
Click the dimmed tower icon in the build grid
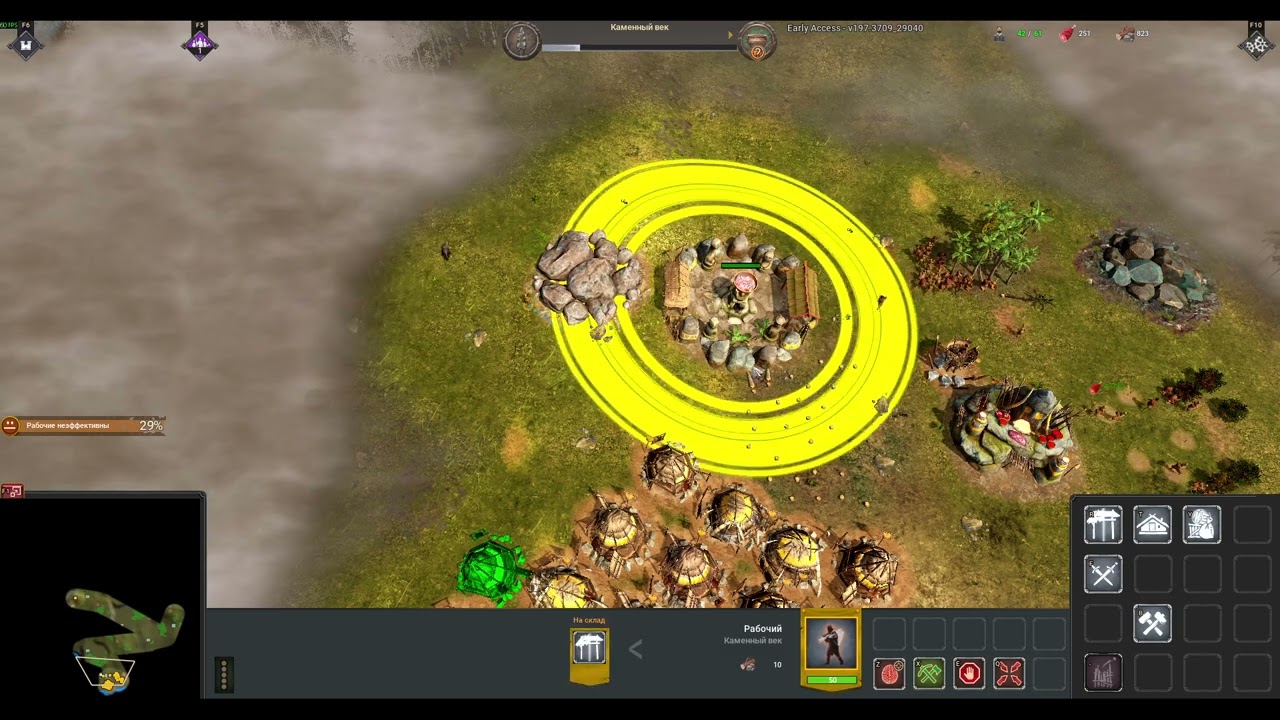pyautogui.click(x=1103, y=673)
